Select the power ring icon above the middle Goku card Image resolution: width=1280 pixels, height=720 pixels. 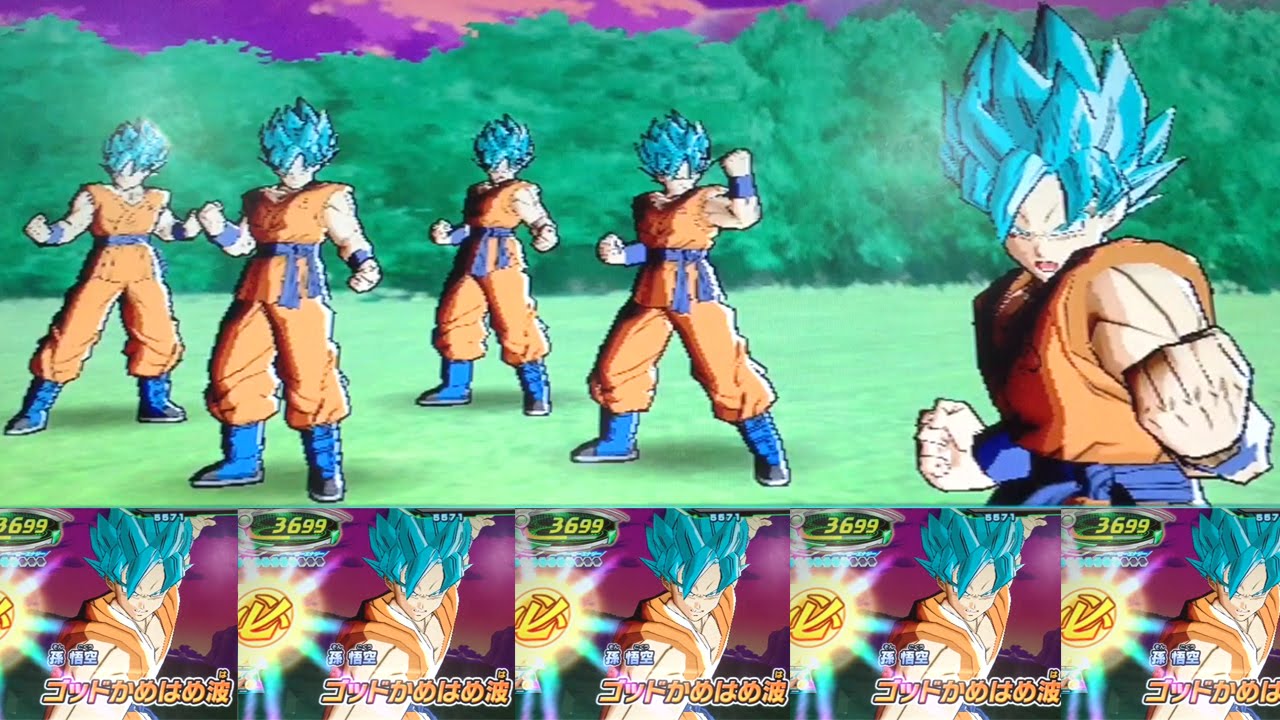(x=573, y=525)
